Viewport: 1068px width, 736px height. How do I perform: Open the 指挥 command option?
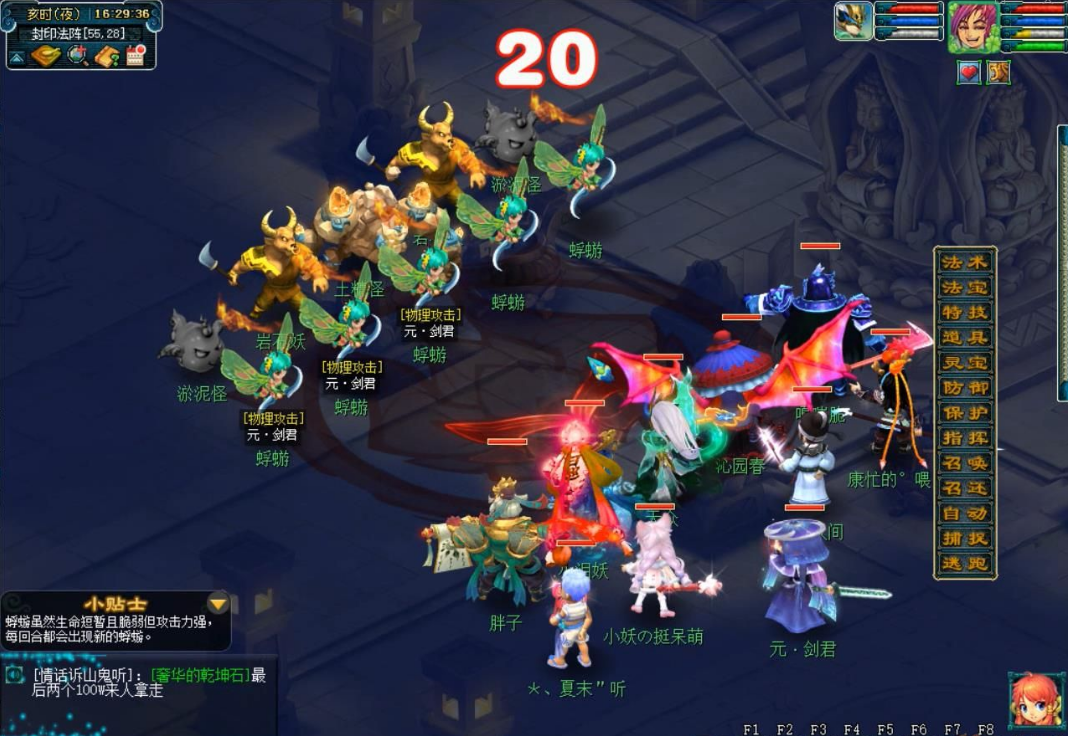click(964, 437)
